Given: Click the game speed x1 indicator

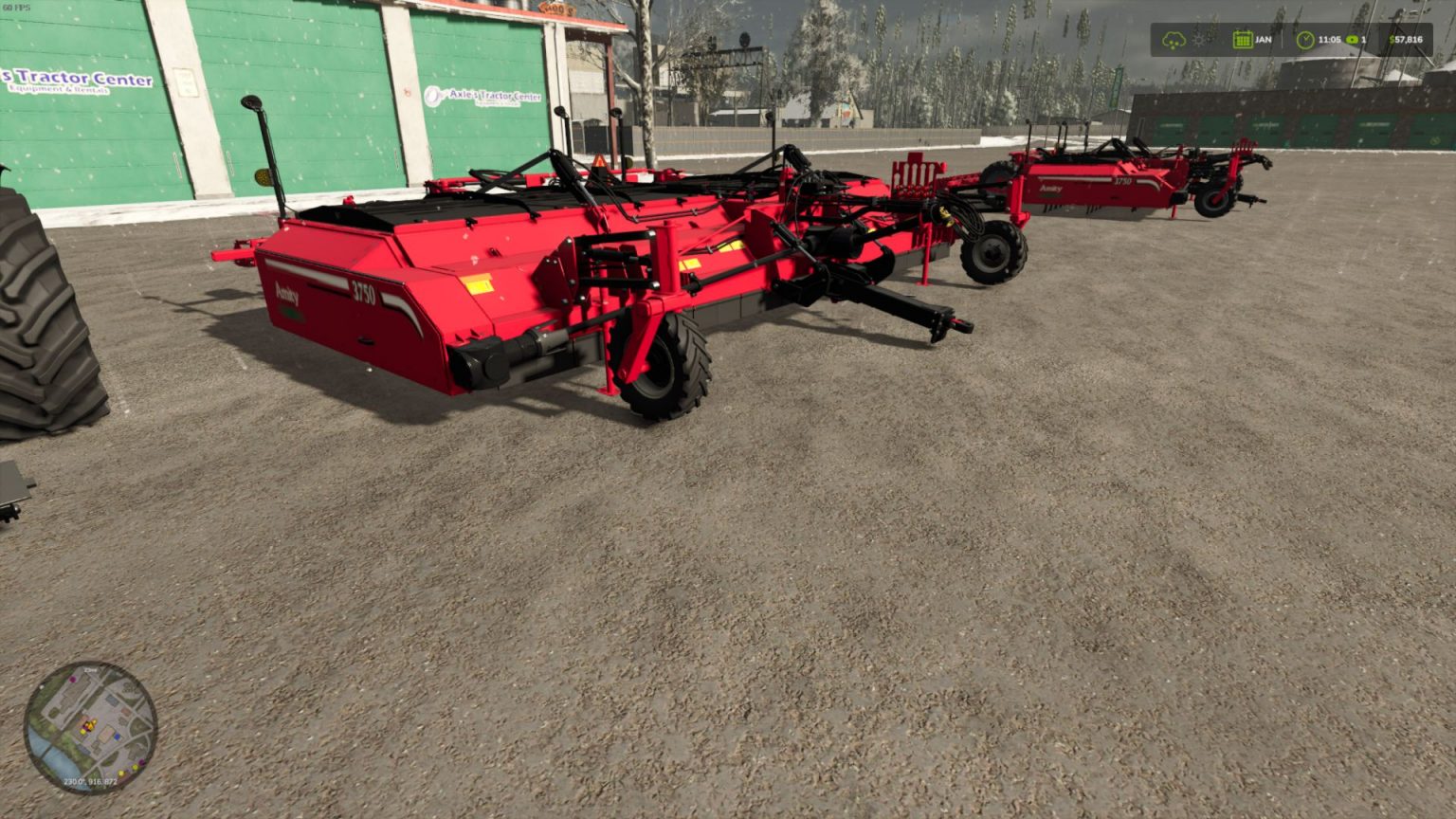Looking at the screenshot, I should 1352,39.
